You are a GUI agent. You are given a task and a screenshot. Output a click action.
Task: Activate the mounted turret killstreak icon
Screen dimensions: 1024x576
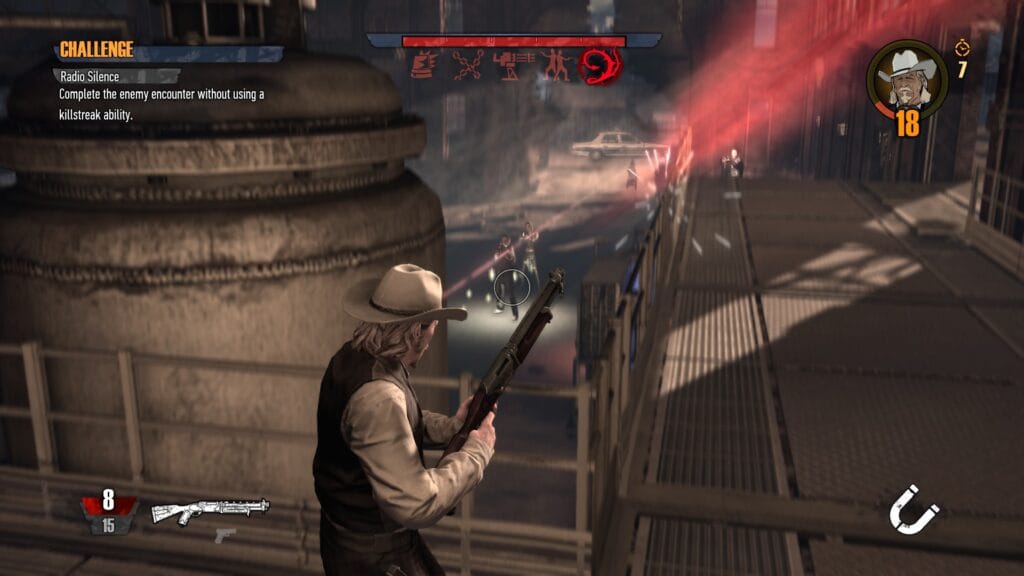[511, 66]
